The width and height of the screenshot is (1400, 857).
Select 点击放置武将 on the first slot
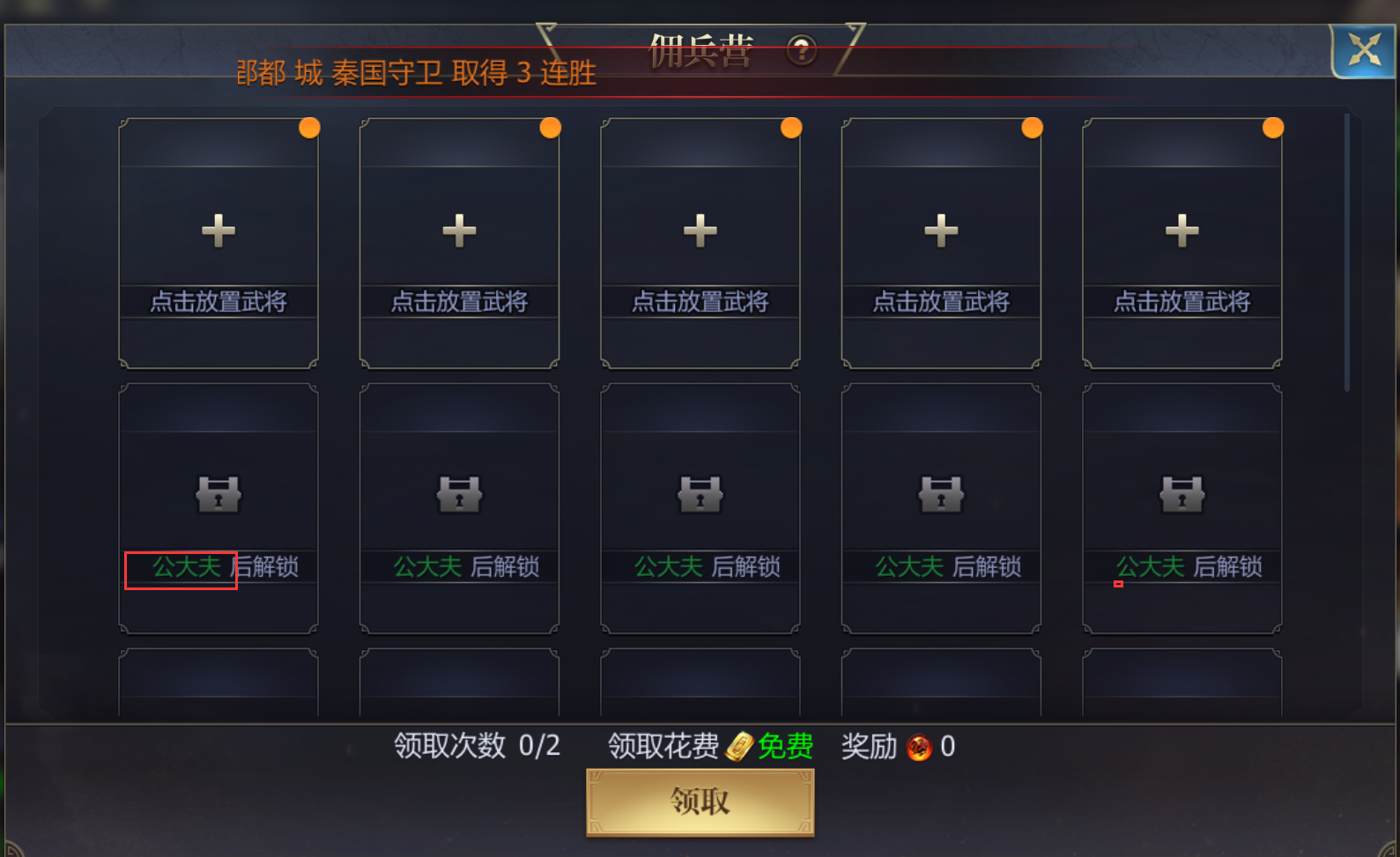click(218, 301)
